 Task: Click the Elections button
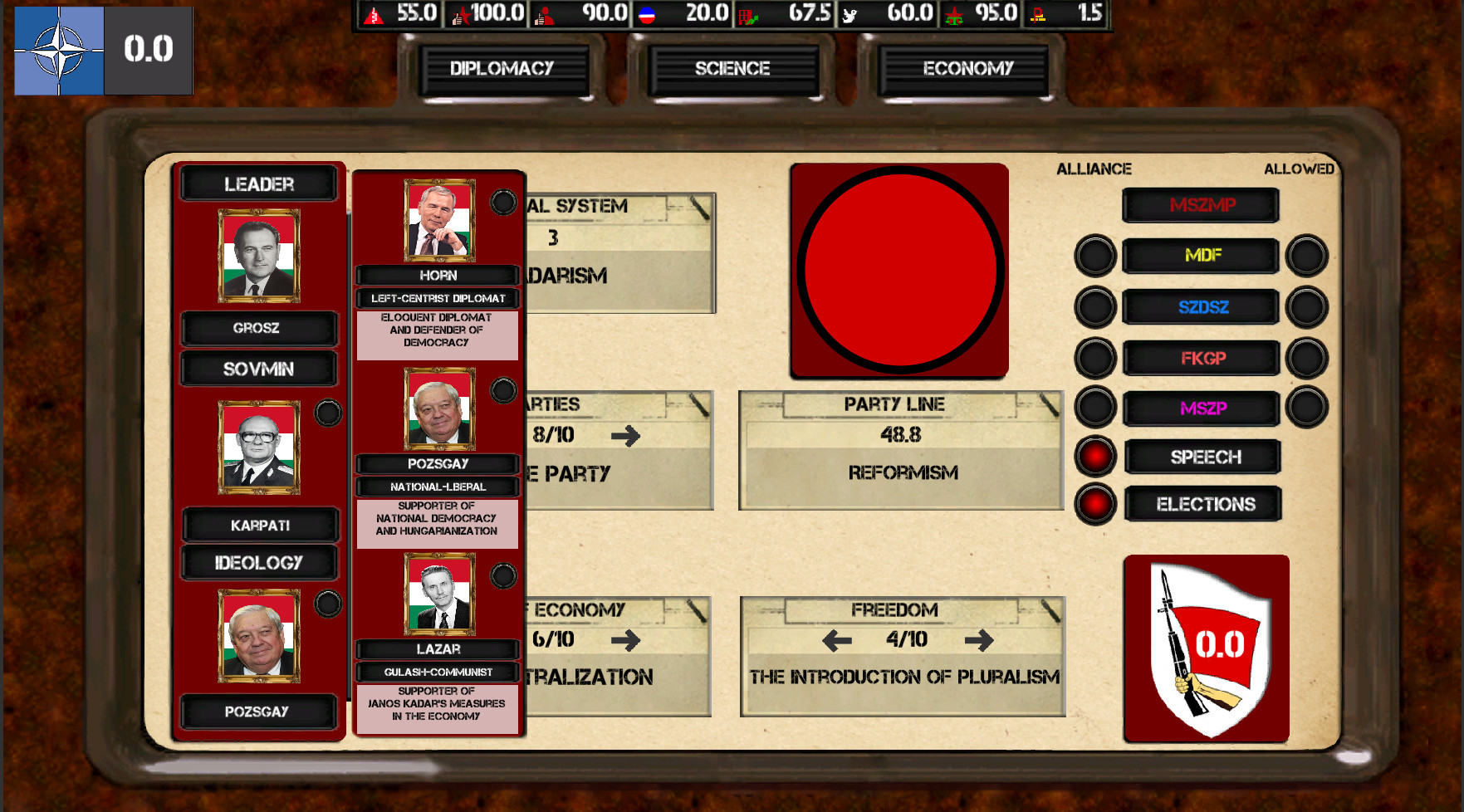(x=1202, y=504)
